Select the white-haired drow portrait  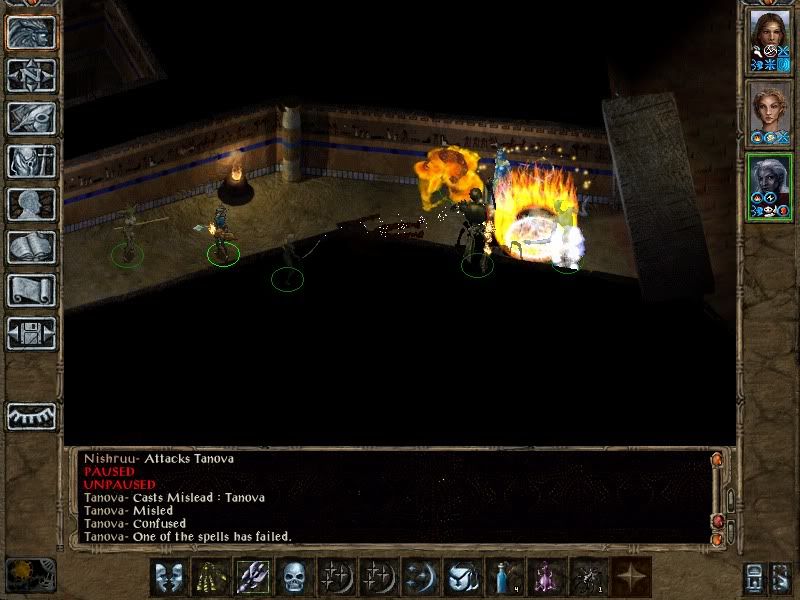point(769,186)
